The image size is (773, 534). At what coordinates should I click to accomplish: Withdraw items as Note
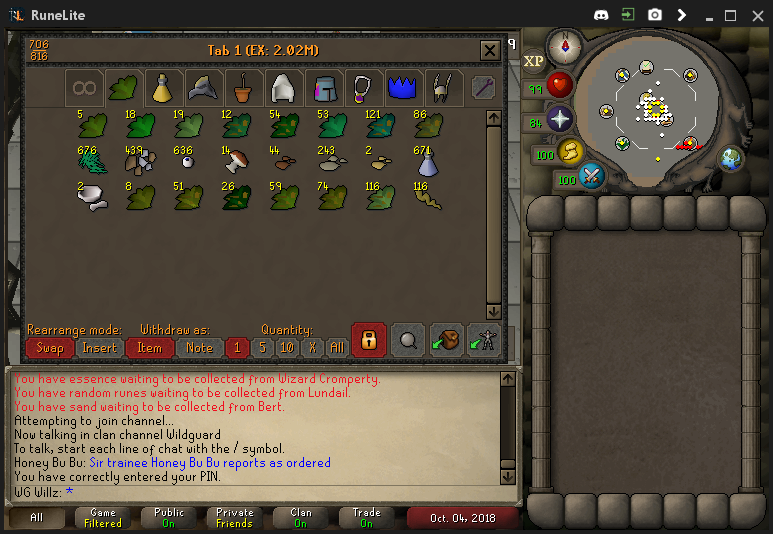[200, 347]
